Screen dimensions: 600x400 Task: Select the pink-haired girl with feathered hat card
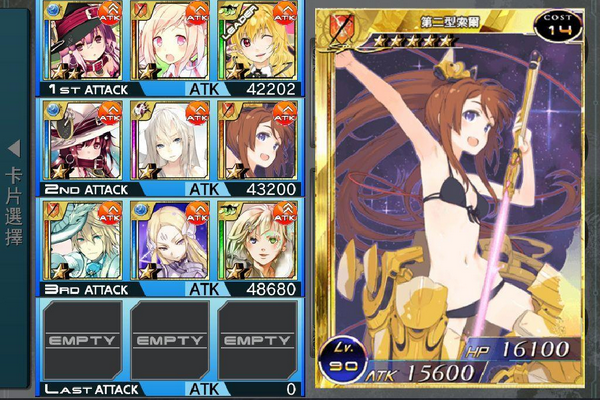click(x=83, y=42)
